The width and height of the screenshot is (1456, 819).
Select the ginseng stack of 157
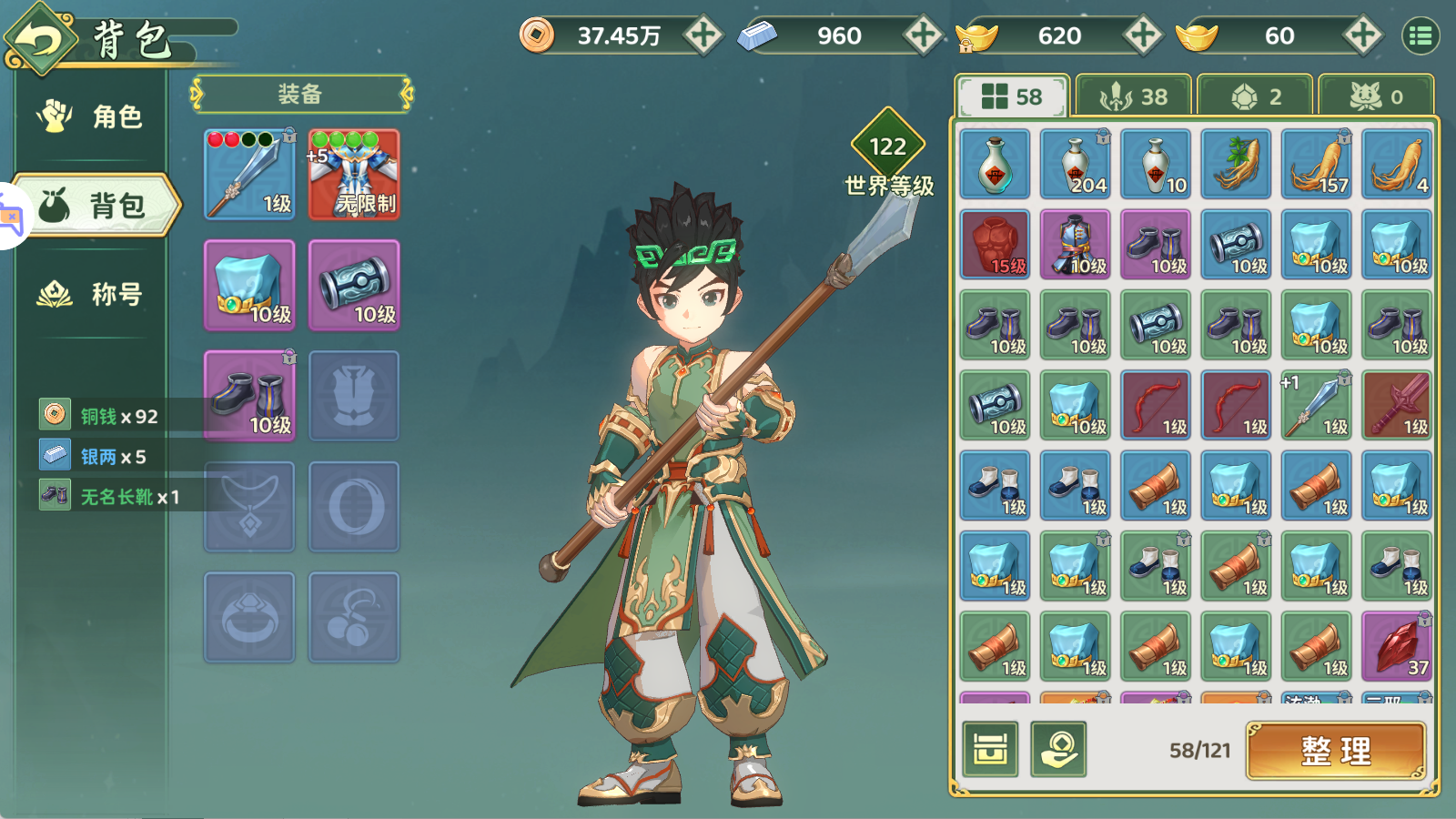tap(1317, 164)
